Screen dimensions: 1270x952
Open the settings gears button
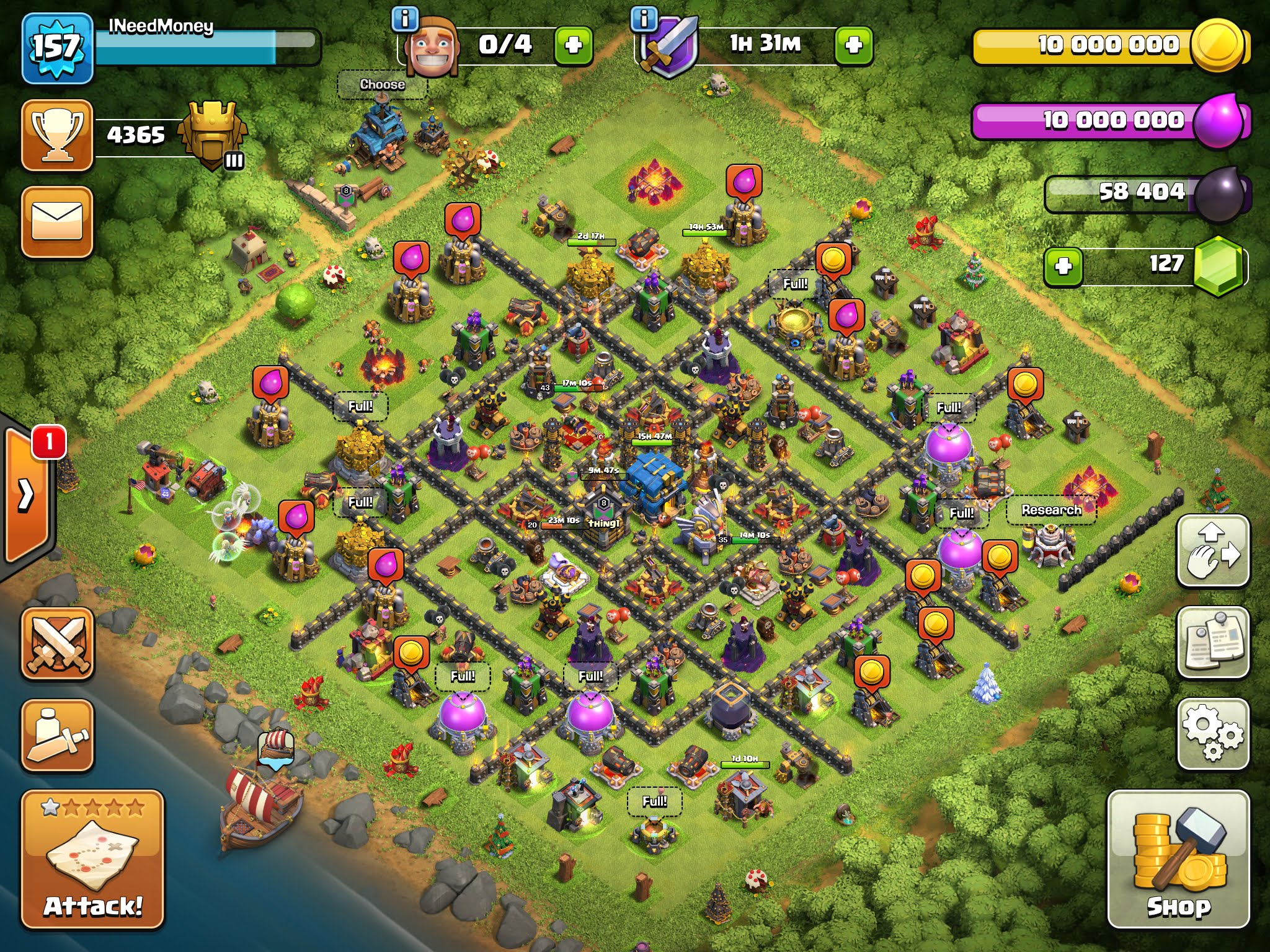1213,734
